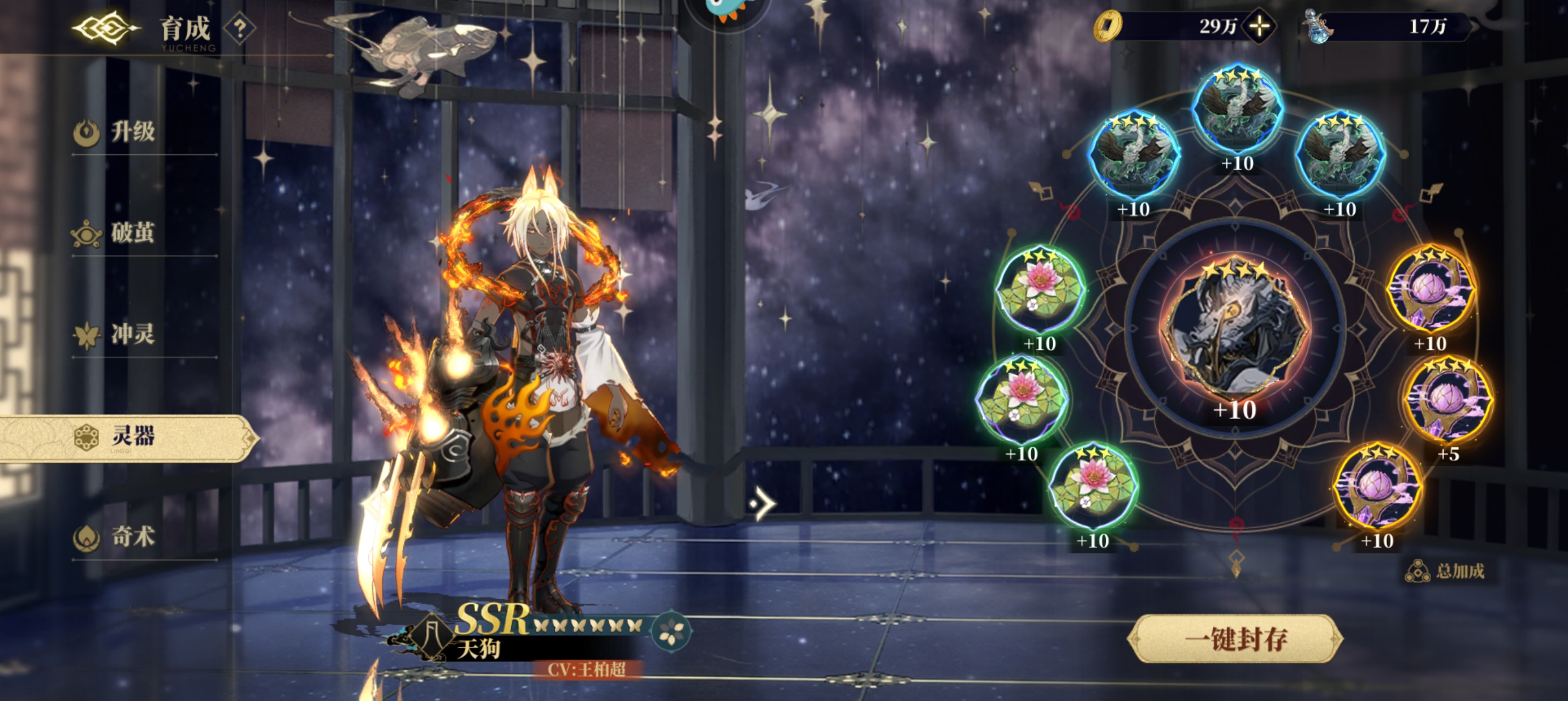
Task: Go back using the golden emblem arrow
Action: point(105,28)
